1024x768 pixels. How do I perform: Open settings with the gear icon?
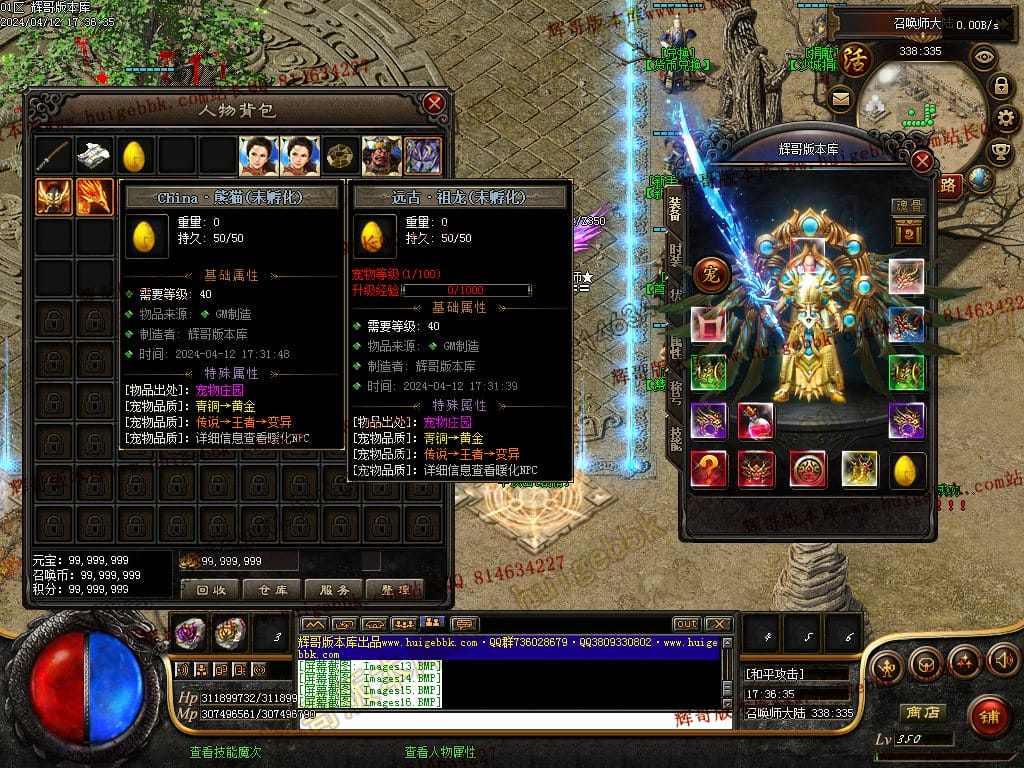pyautogui.click(x=1005, y=118)
